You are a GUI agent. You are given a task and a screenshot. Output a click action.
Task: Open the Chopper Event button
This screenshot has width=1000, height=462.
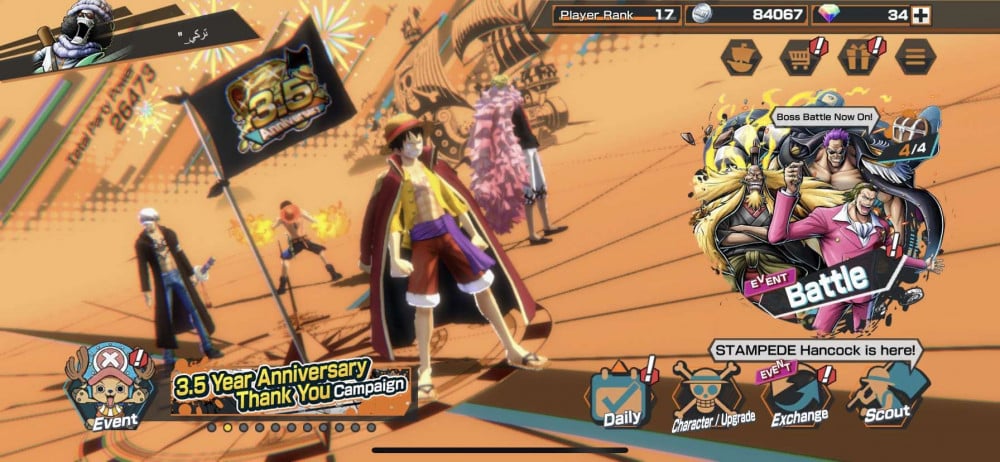[x=112, y=385]
